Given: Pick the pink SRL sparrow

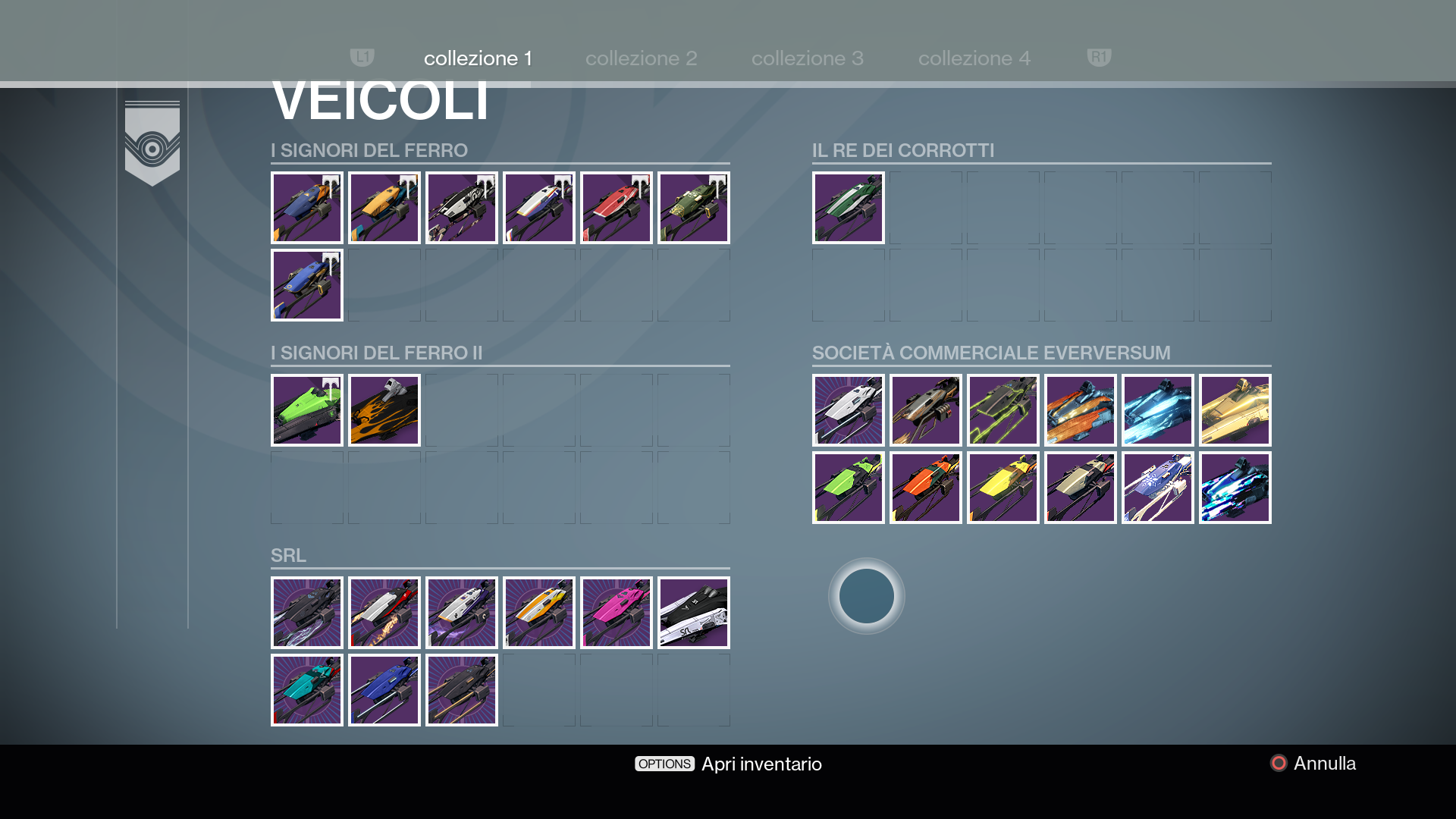Looking at the screenshot, I should 617,613.
